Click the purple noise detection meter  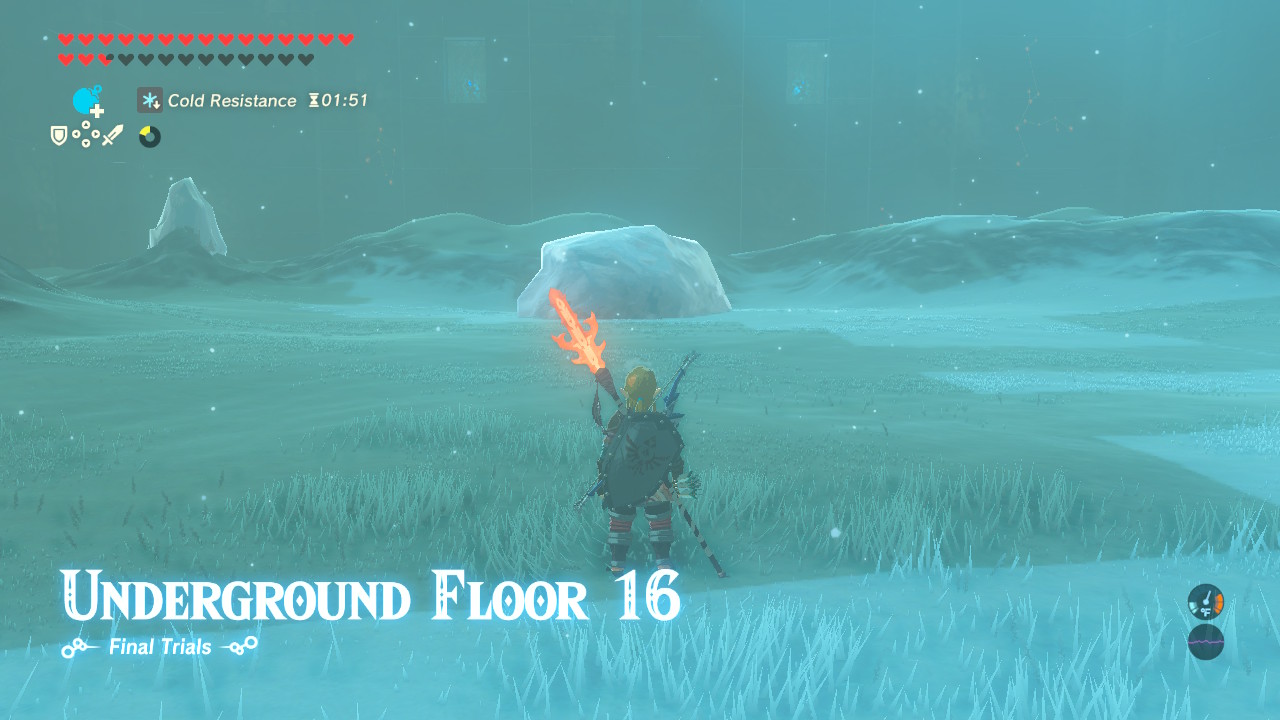coord(1205,642)
